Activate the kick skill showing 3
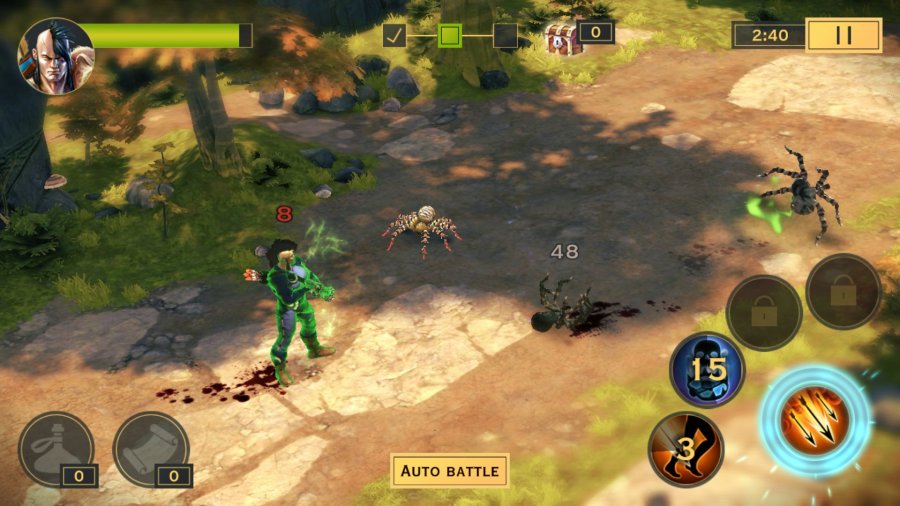Screen dimensions: 900x506 pyautogui.click(x=686, y=449)
